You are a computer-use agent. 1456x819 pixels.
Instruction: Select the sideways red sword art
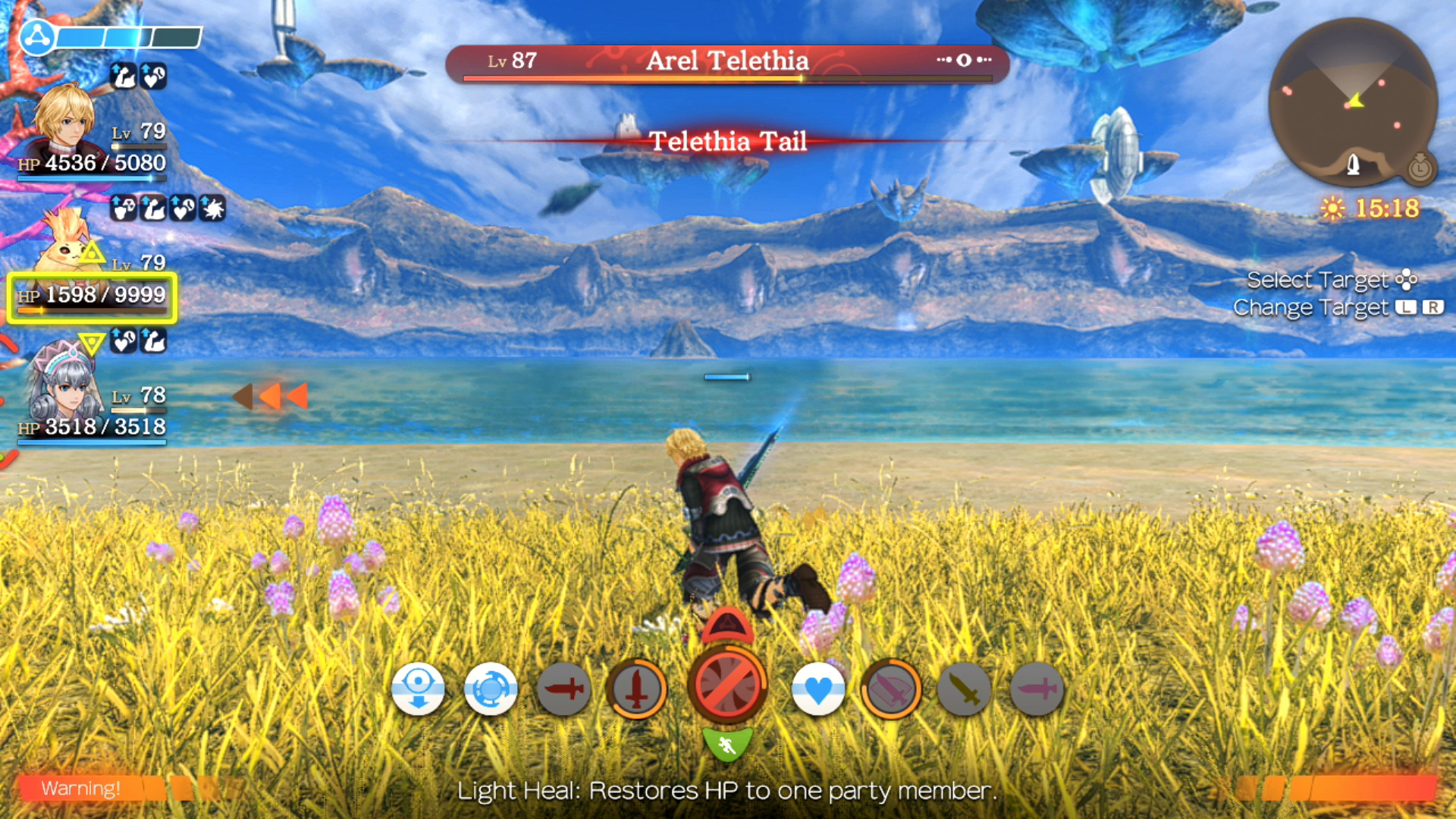click(x=563, y=689)
